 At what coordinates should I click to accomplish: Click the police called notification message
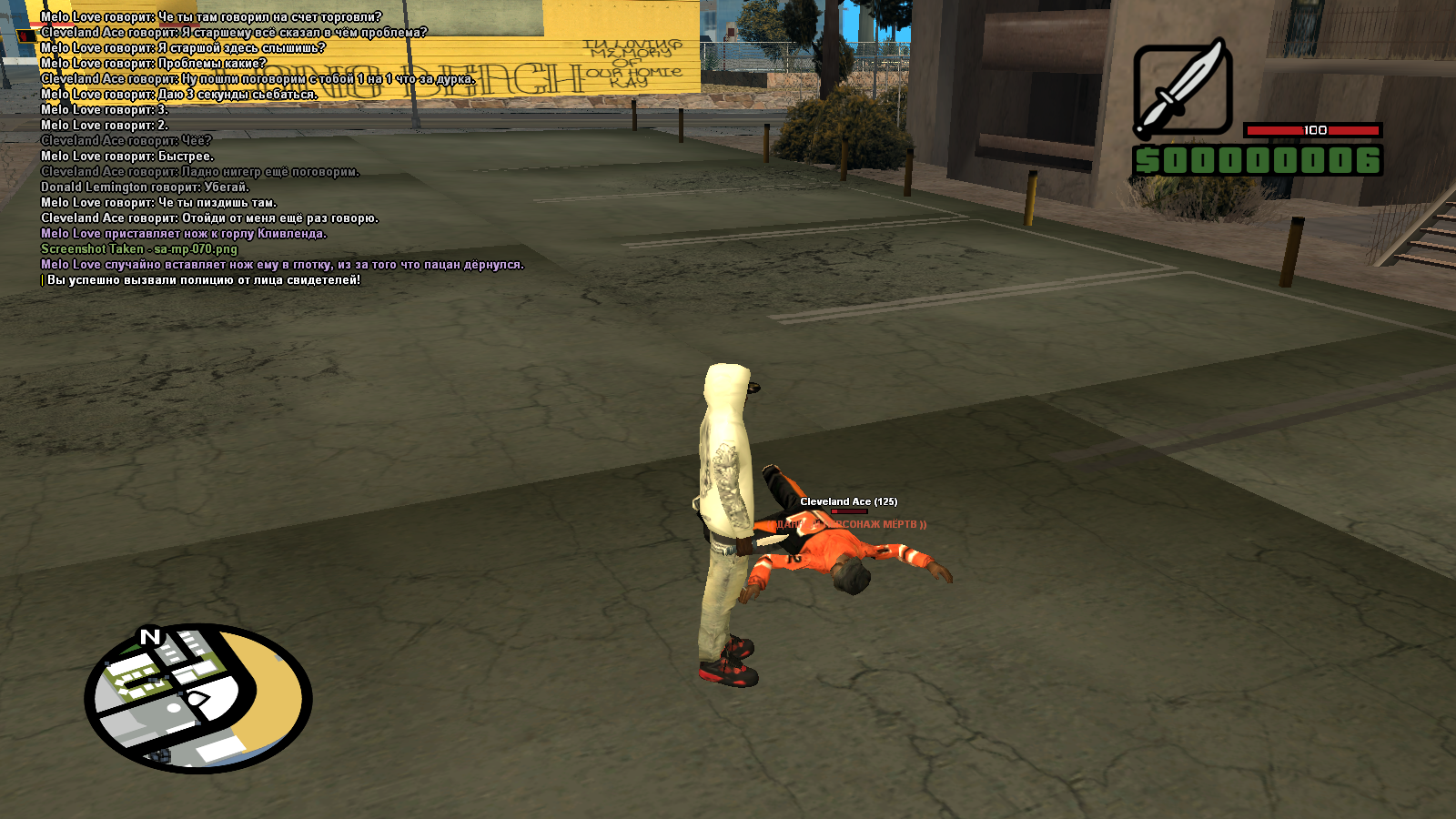tap(203, 280)
